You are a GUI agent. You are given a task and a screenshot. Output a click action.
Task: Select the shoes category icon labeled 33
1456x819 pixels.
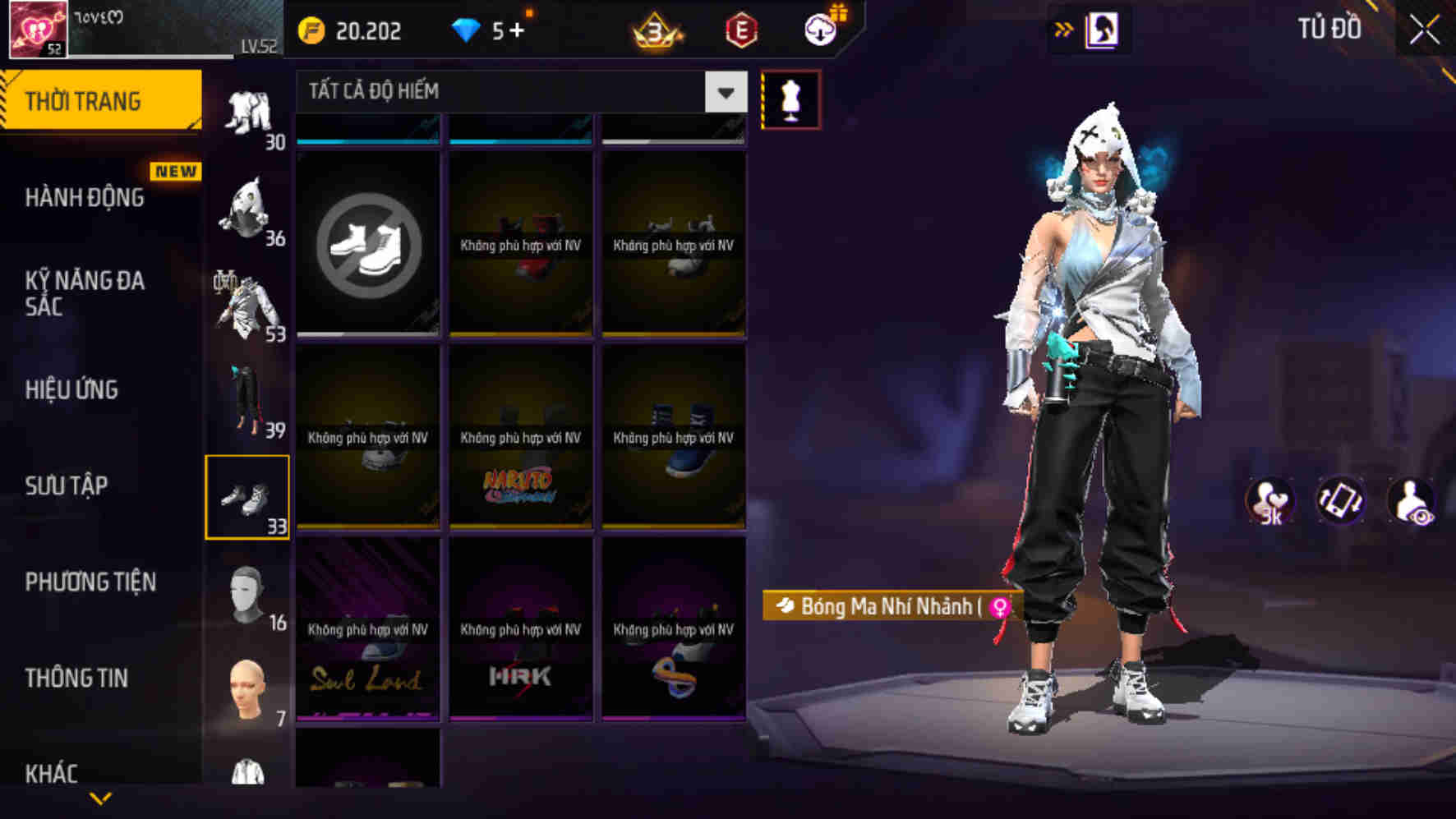[x=249, y=497]
